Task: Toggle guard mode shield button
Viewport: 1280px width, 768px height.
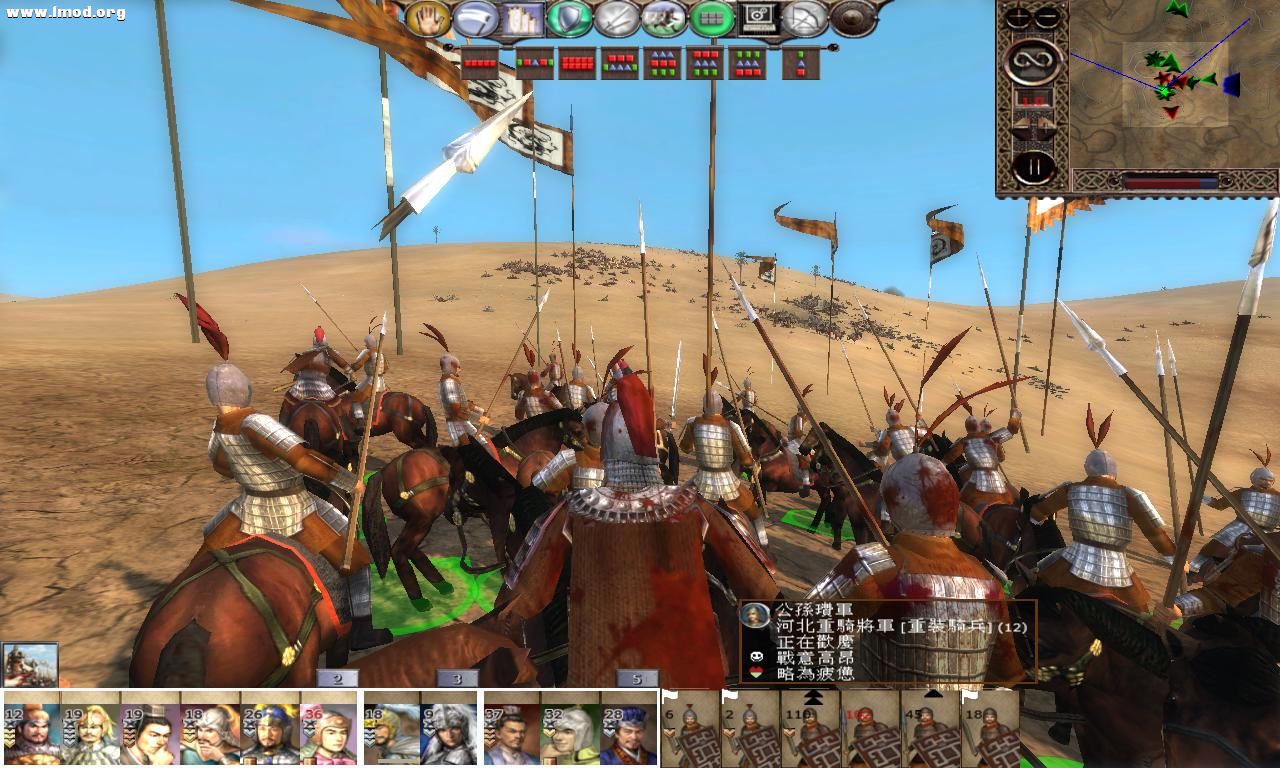Action: [569, 18]
